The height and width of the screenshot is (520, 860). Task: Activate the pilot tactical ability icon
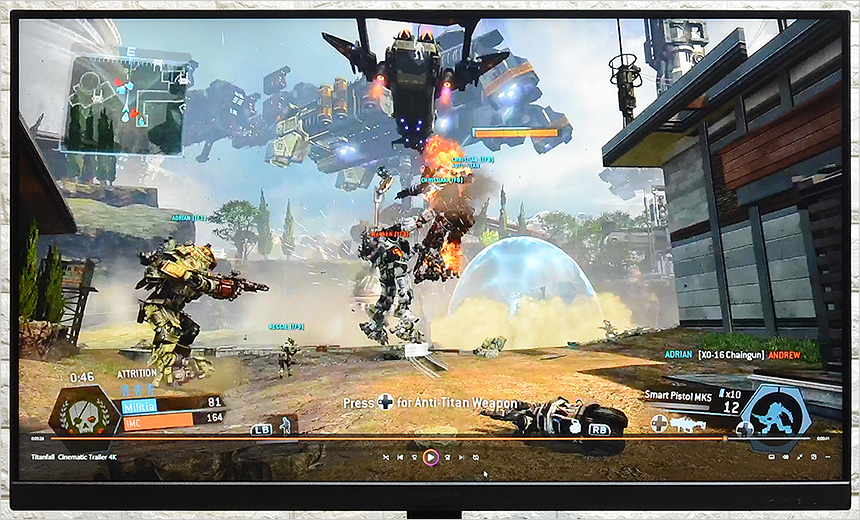click(285, 425)
